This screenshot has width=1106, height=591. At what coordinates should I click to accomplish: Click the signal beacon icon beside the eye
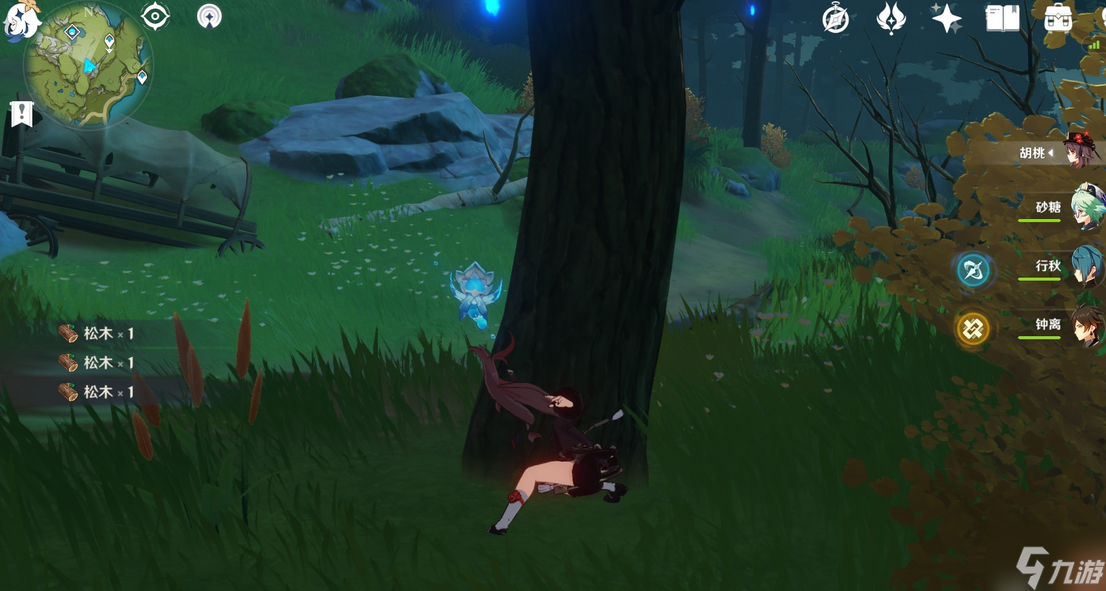tap(209, 16)
